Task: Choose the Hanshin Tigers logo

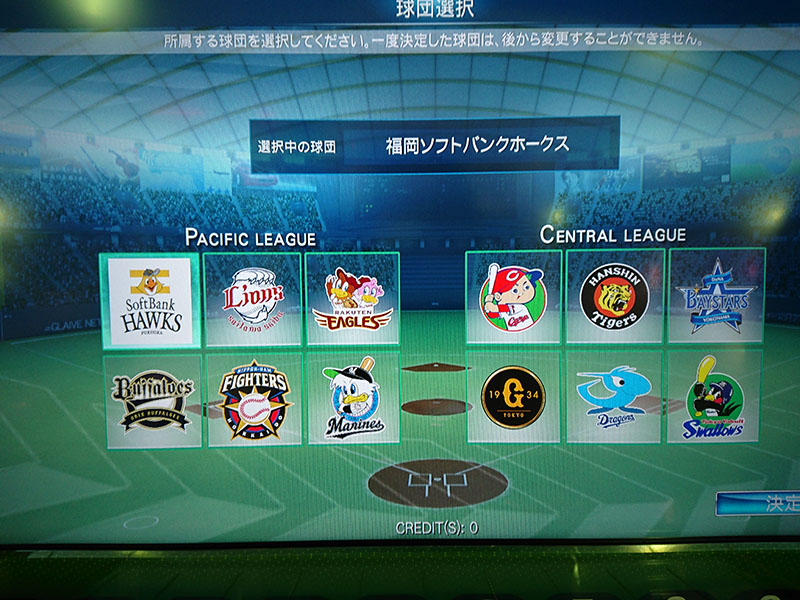Action: tap(615, 296)
